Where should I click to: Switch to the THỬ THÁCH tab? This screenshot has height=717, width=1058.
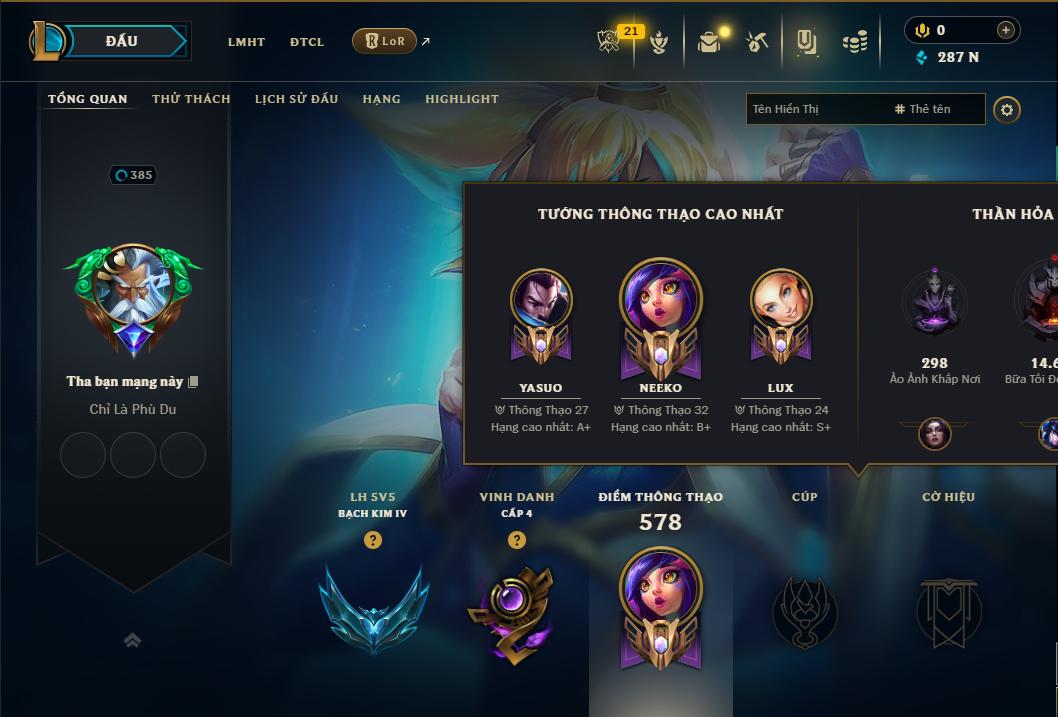click(191, 99)
